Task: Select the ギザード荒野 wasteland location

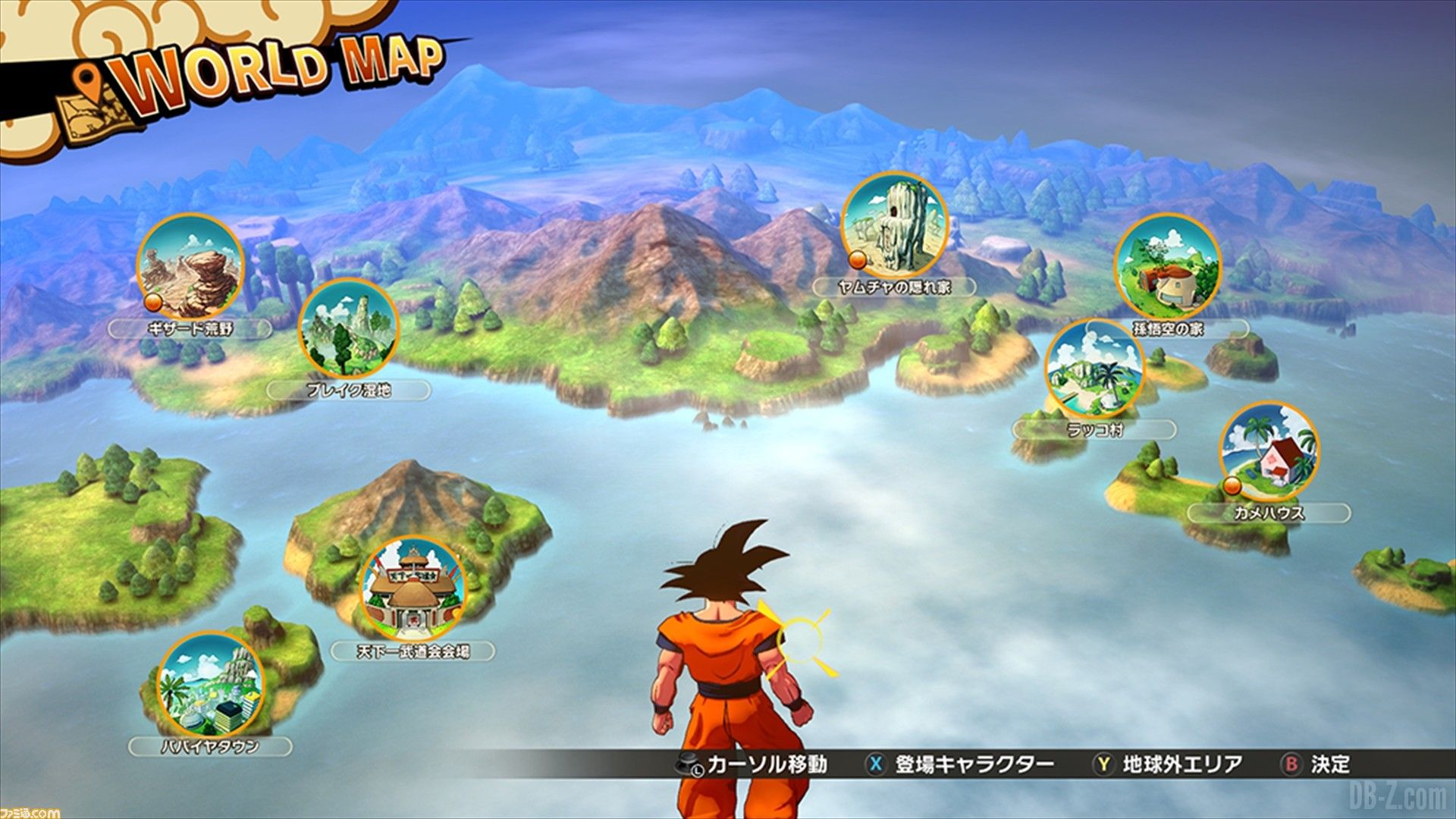Action: tap(190, 267)
